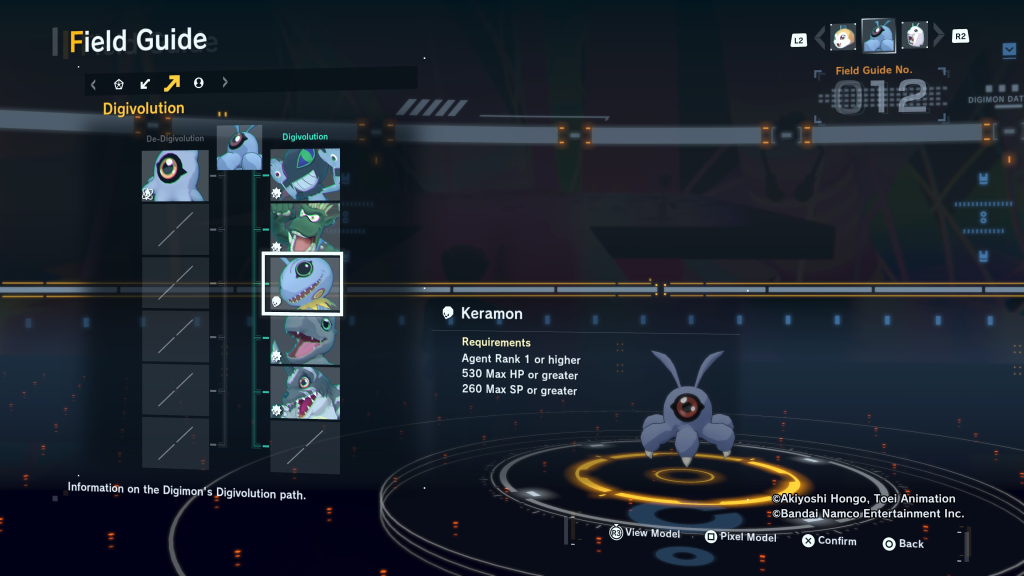This screenshot has width=1024, height=576.
Task: Open the down-left arrow tab
Action: [x=145, y=84]
